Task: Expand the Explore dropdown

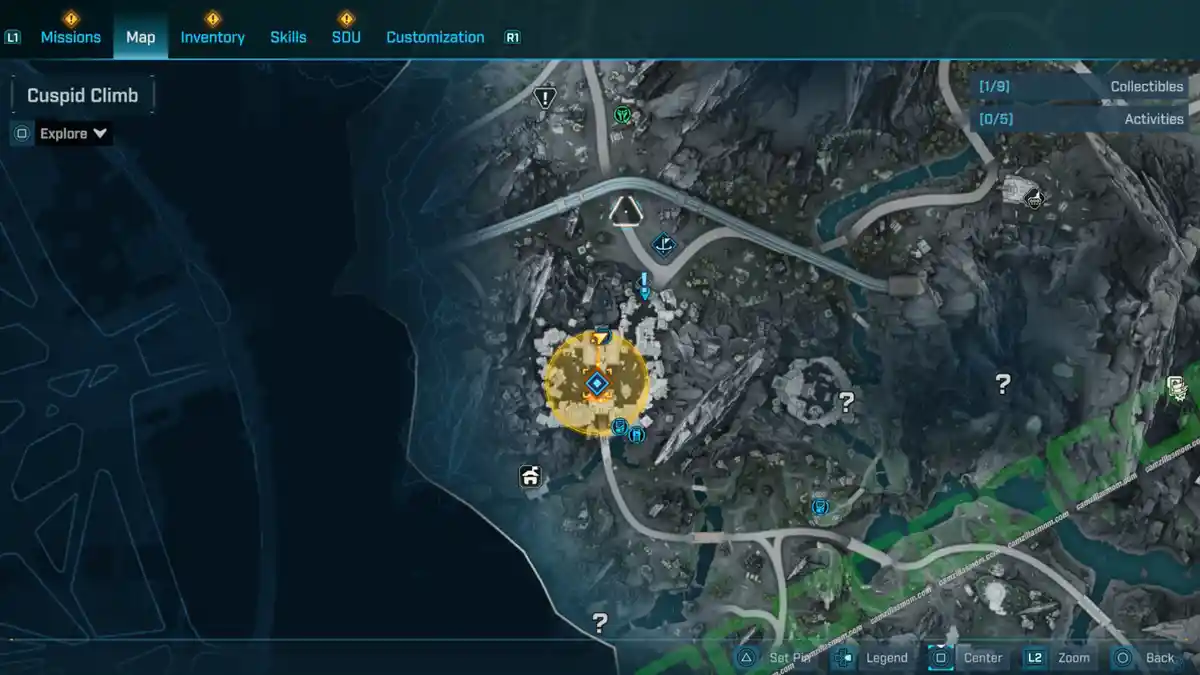Action: (74, 133)
